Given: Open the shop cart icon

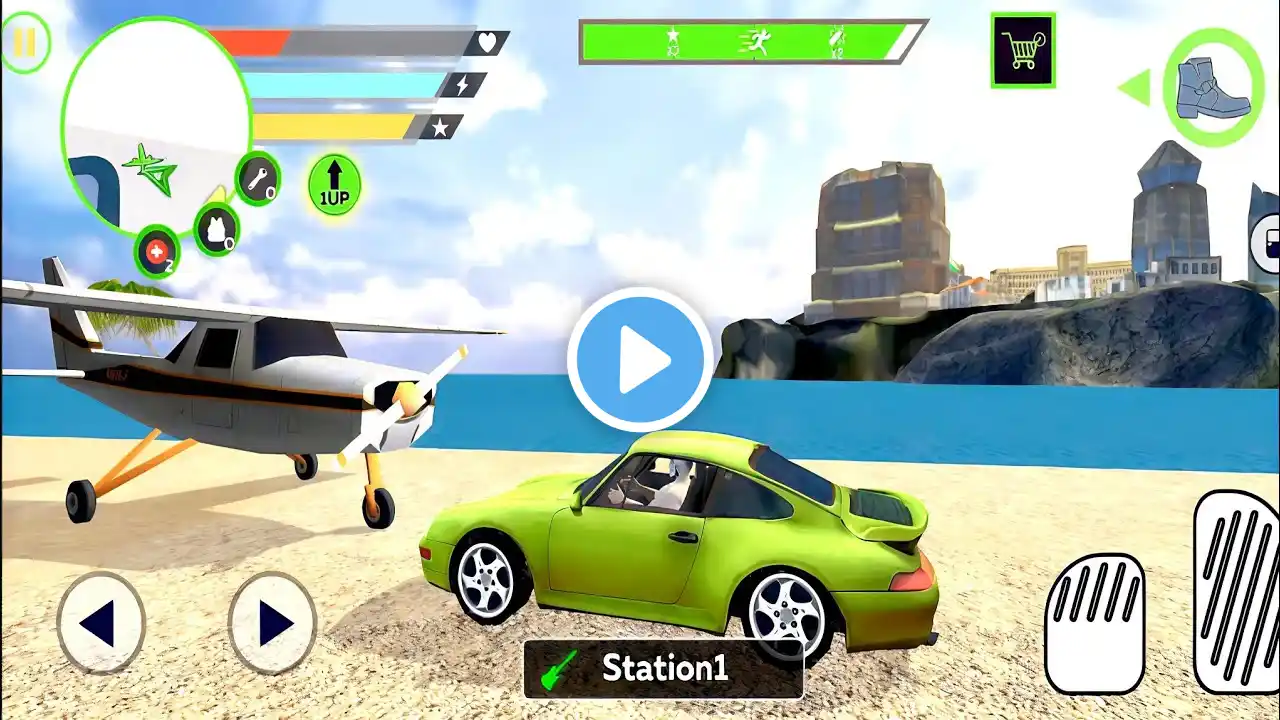Looking at the screenshot, I should tap(1022, 50).
